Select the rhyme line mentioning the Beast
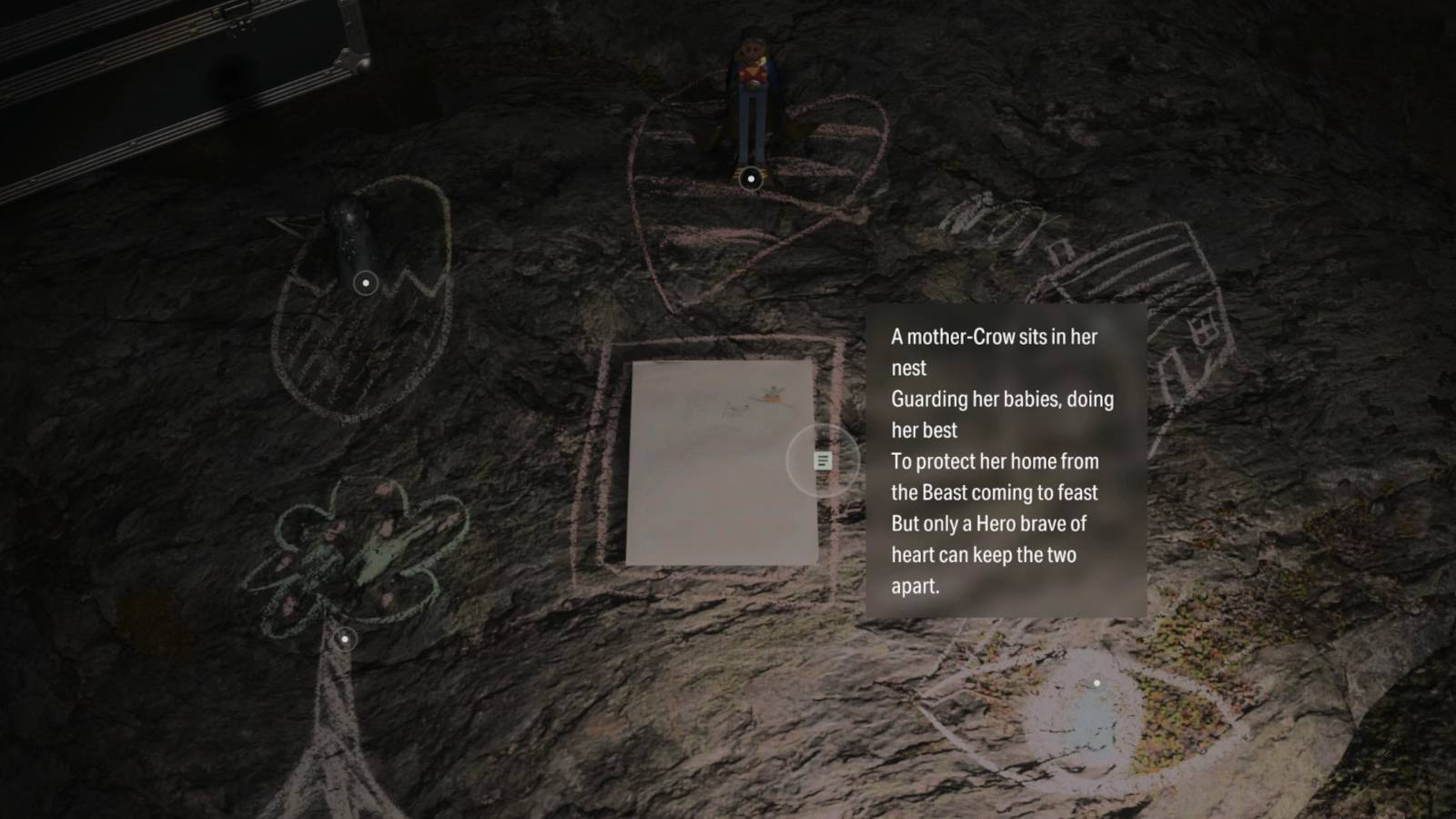Image resolution: width=1456 pixels, height=819 pixels. pos(996,492)
